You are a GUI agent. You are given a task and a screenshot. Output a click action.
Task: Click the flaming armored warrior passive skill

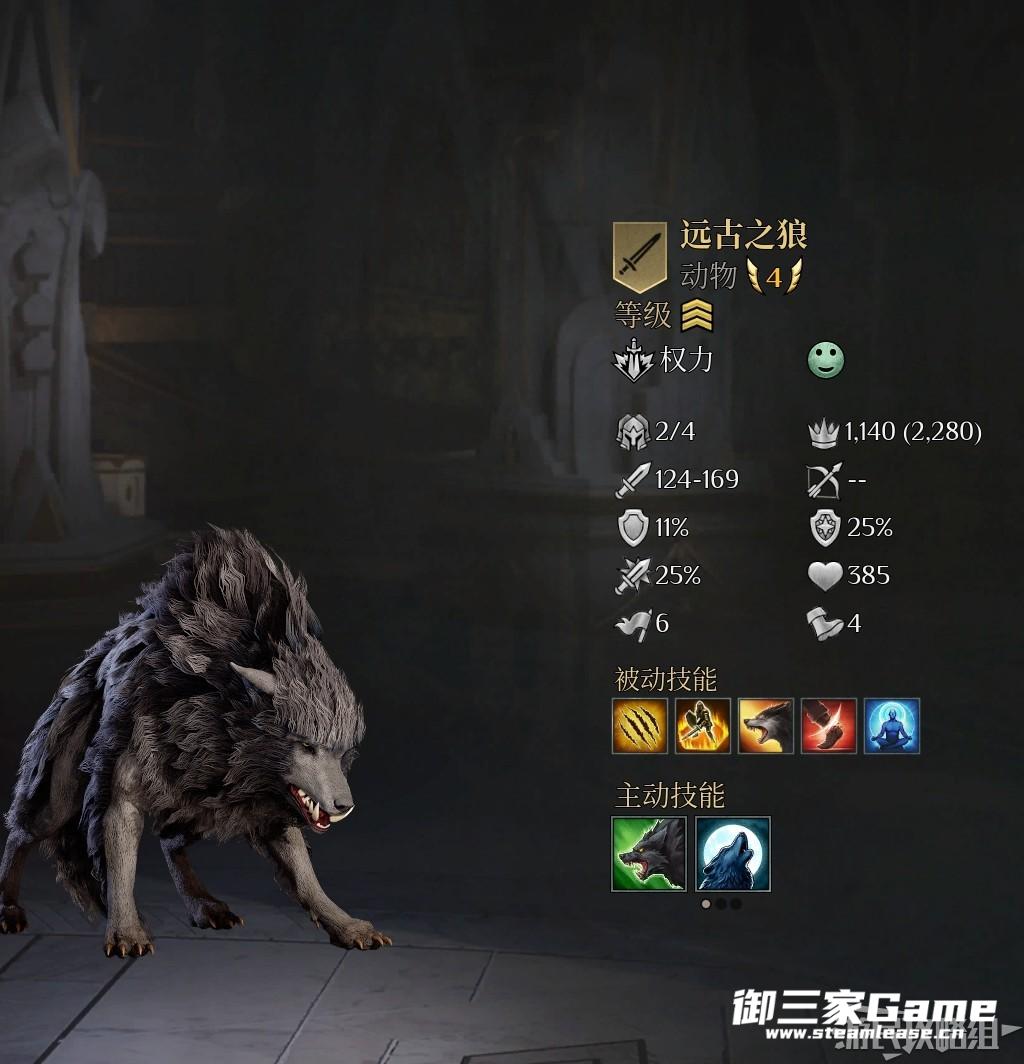tap(702, 726)
